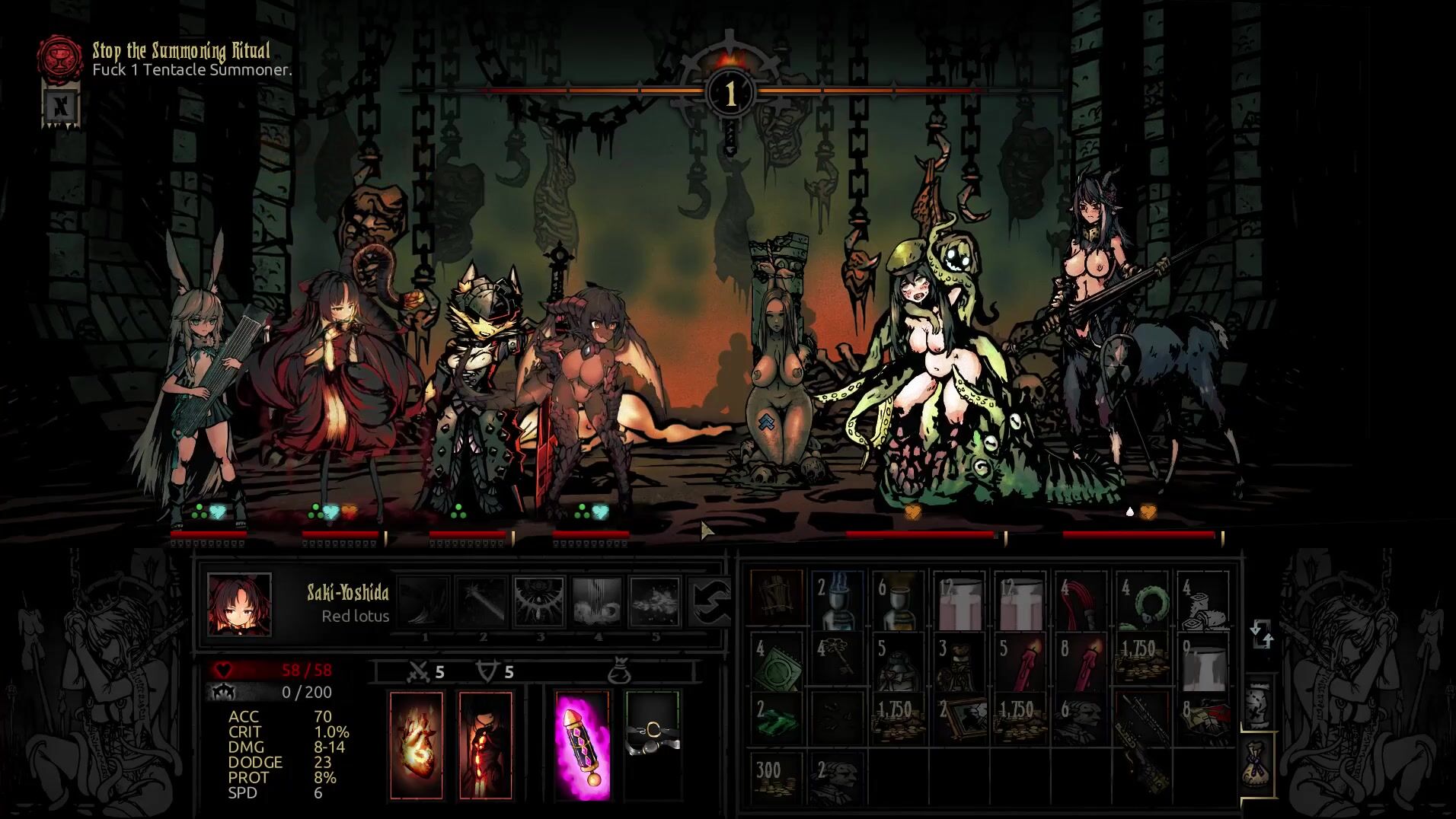
Task: Use the blue-capped bottle stack of 2
Action: tap(838, 601)
